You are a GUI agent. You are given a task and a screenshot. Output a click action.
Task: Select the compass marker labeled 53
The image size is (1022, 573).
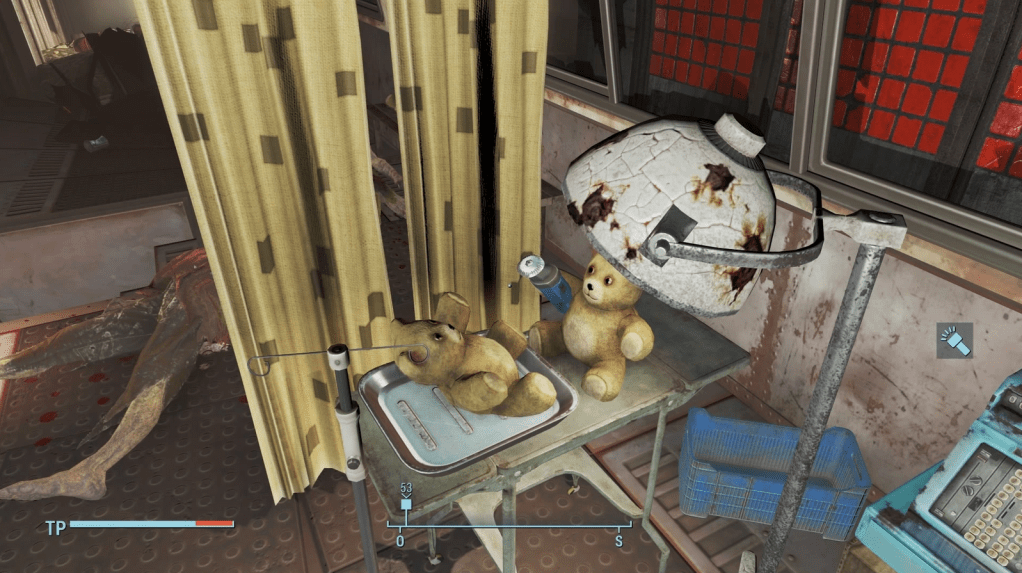(406, 503)
